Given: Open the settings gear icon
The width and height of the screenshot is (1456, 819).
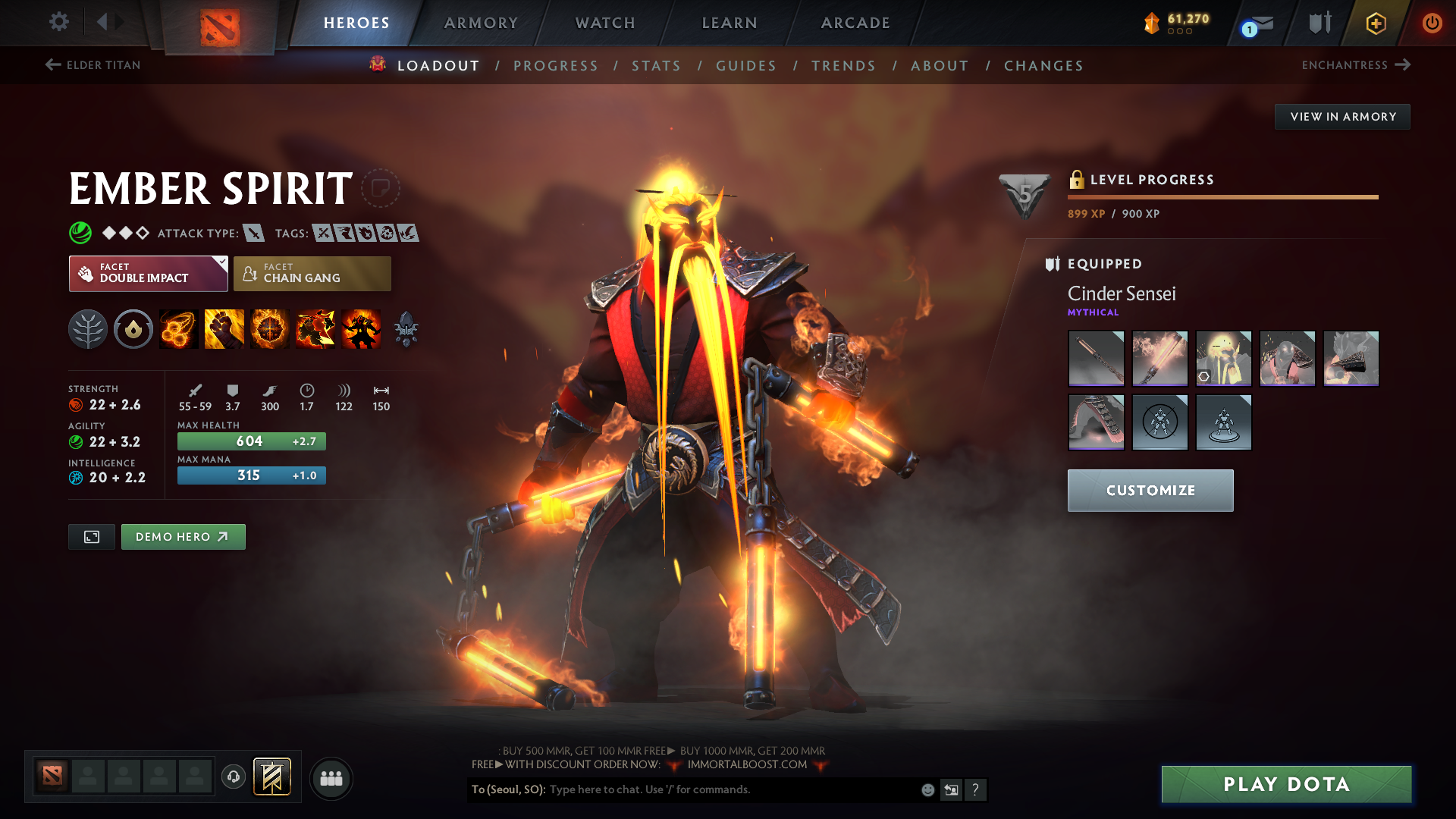Looking at the screenshot, I should point(58,23).
